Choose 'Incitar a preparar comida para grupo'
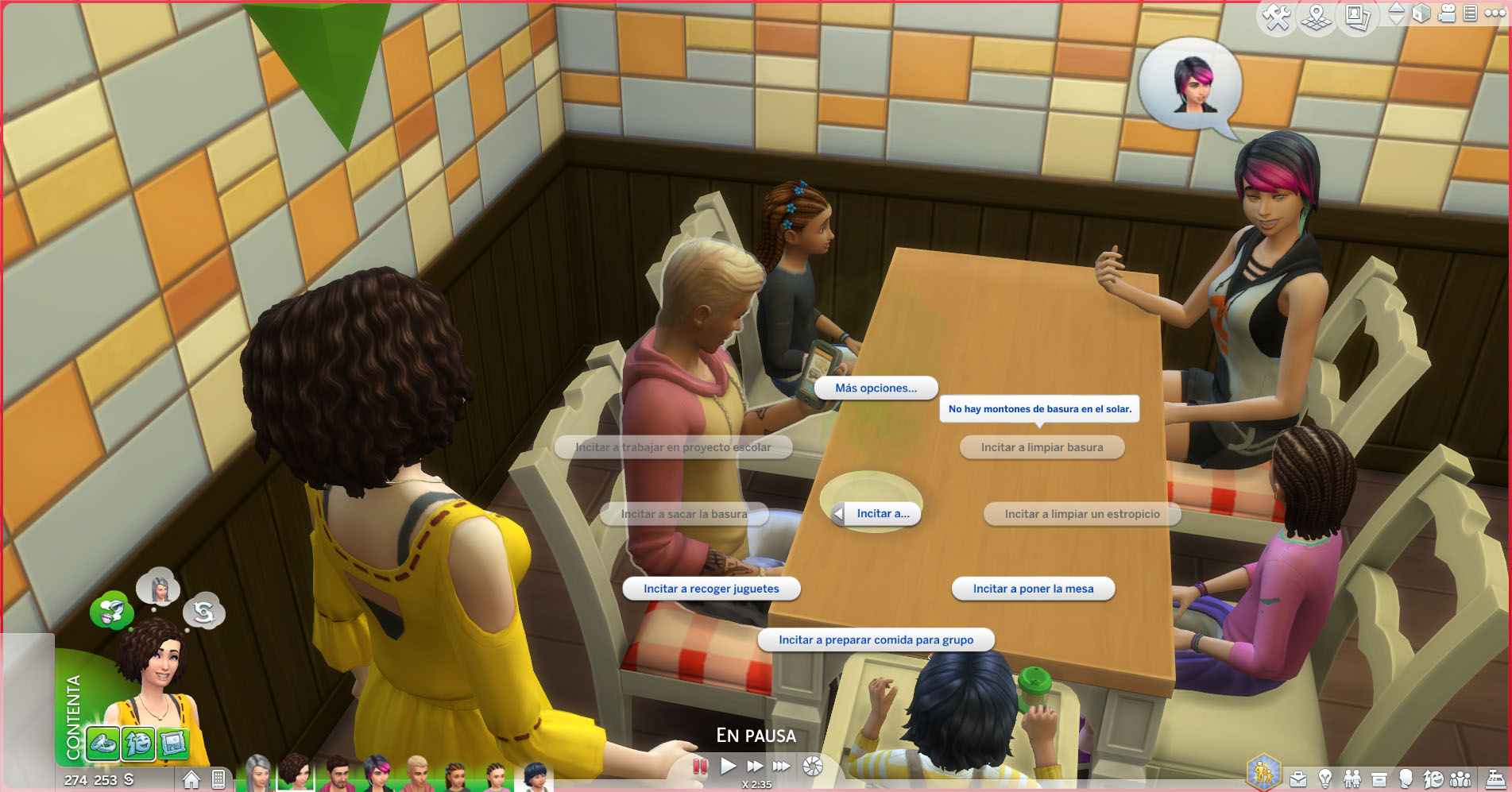Image resolution: width=1512 pixels, height=792 pixels. point(876,640)
